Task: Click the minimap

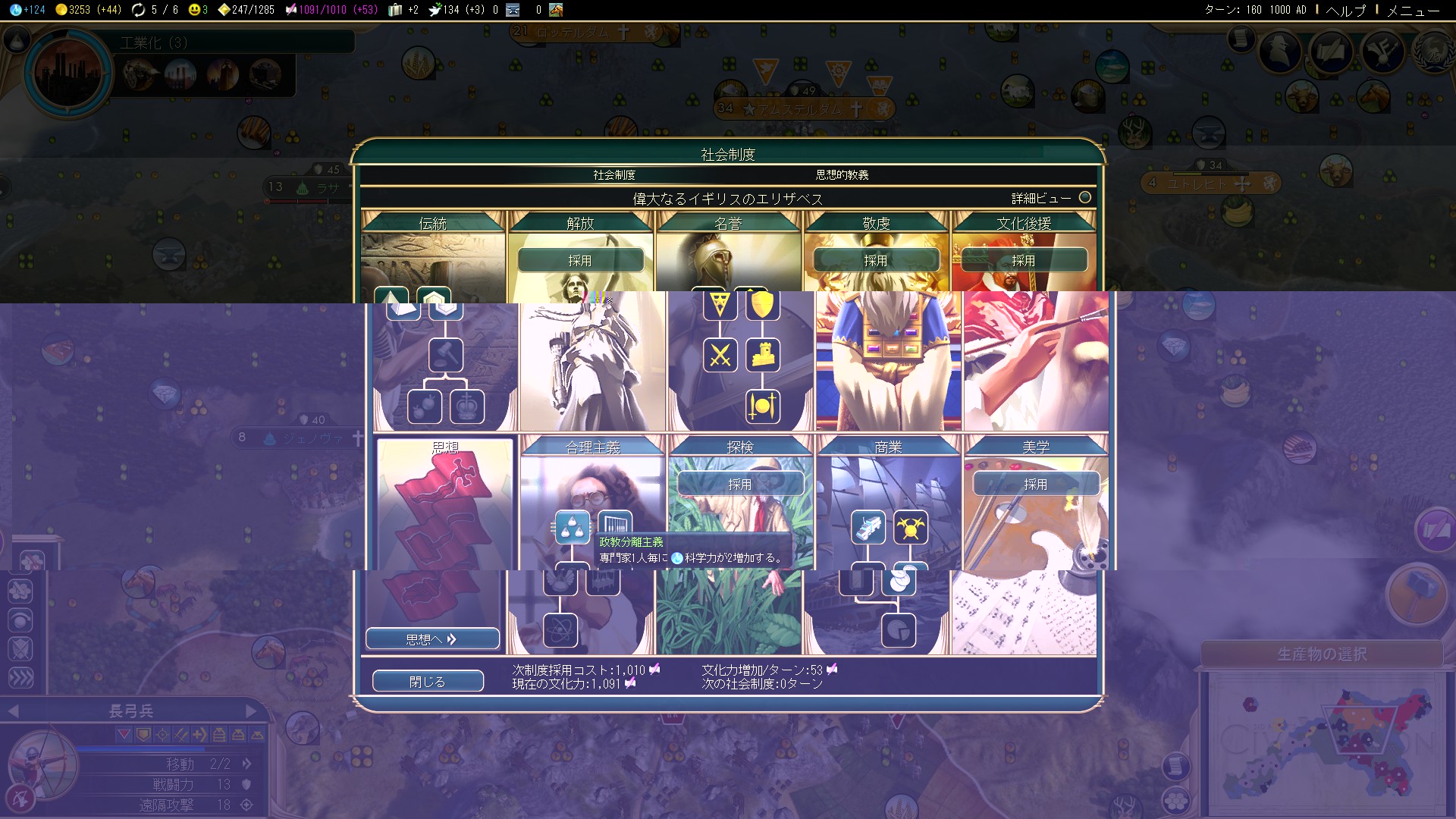Action: (1323, 743)
